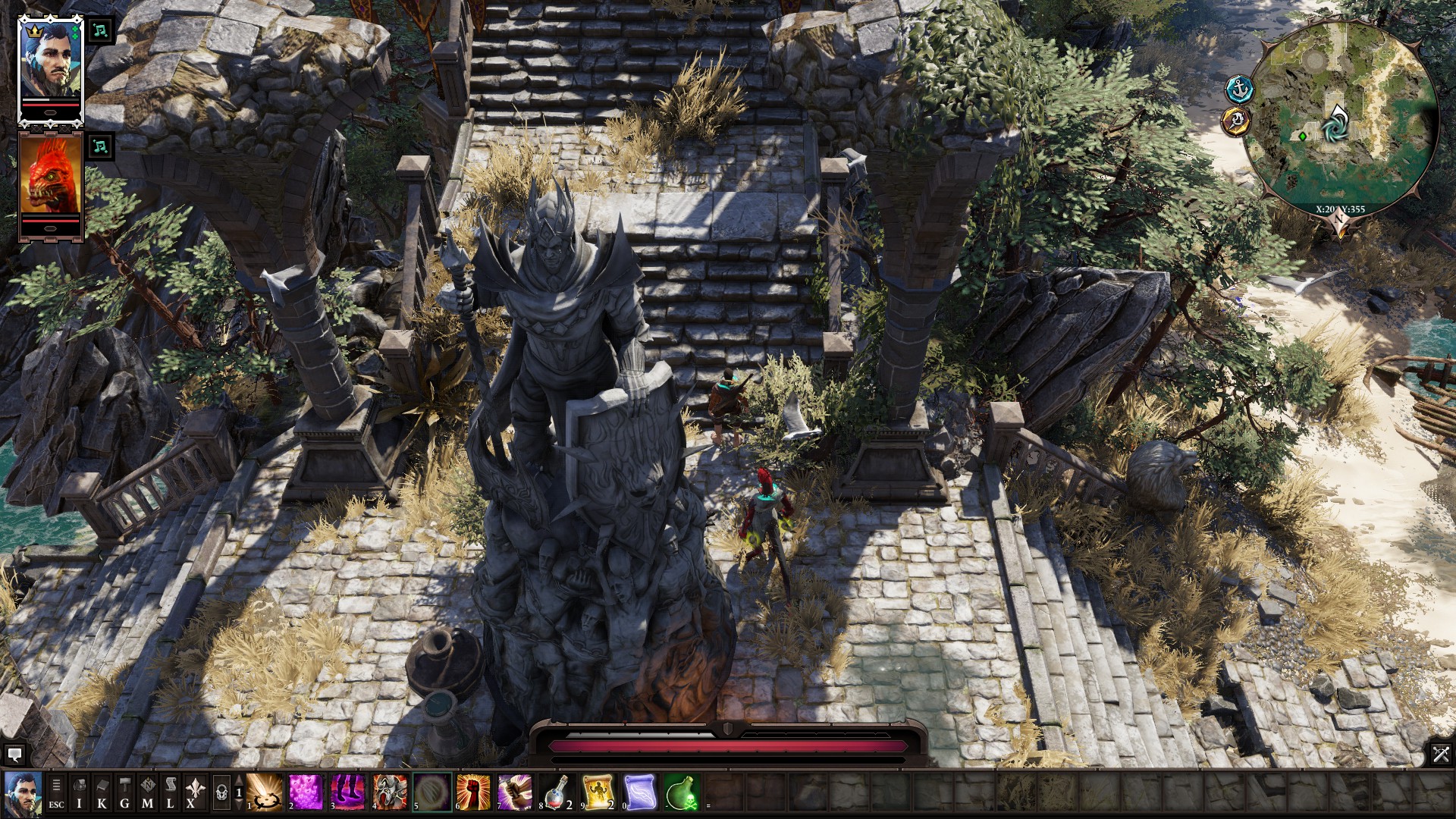
Task: Open the map compass button
Action: click(147, 793)
